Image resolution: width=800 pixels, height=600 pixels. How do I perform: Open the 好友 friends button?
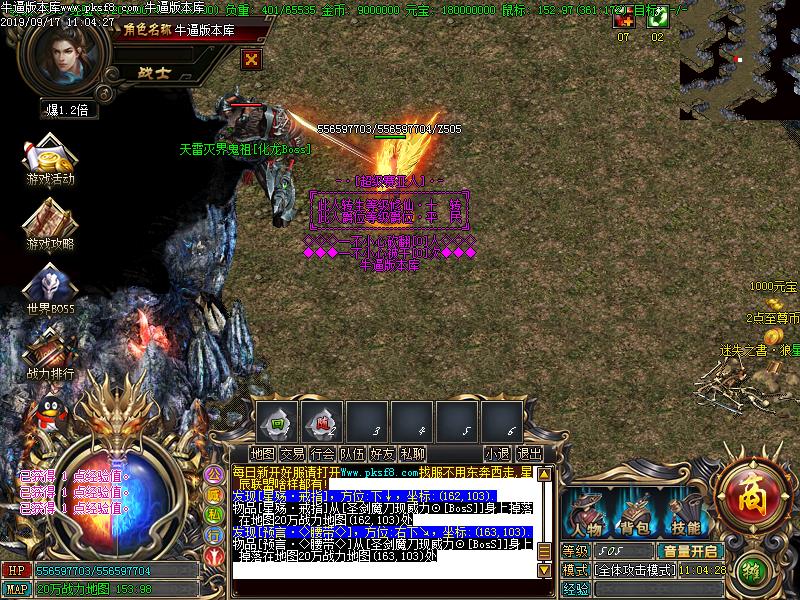point(383,454)
